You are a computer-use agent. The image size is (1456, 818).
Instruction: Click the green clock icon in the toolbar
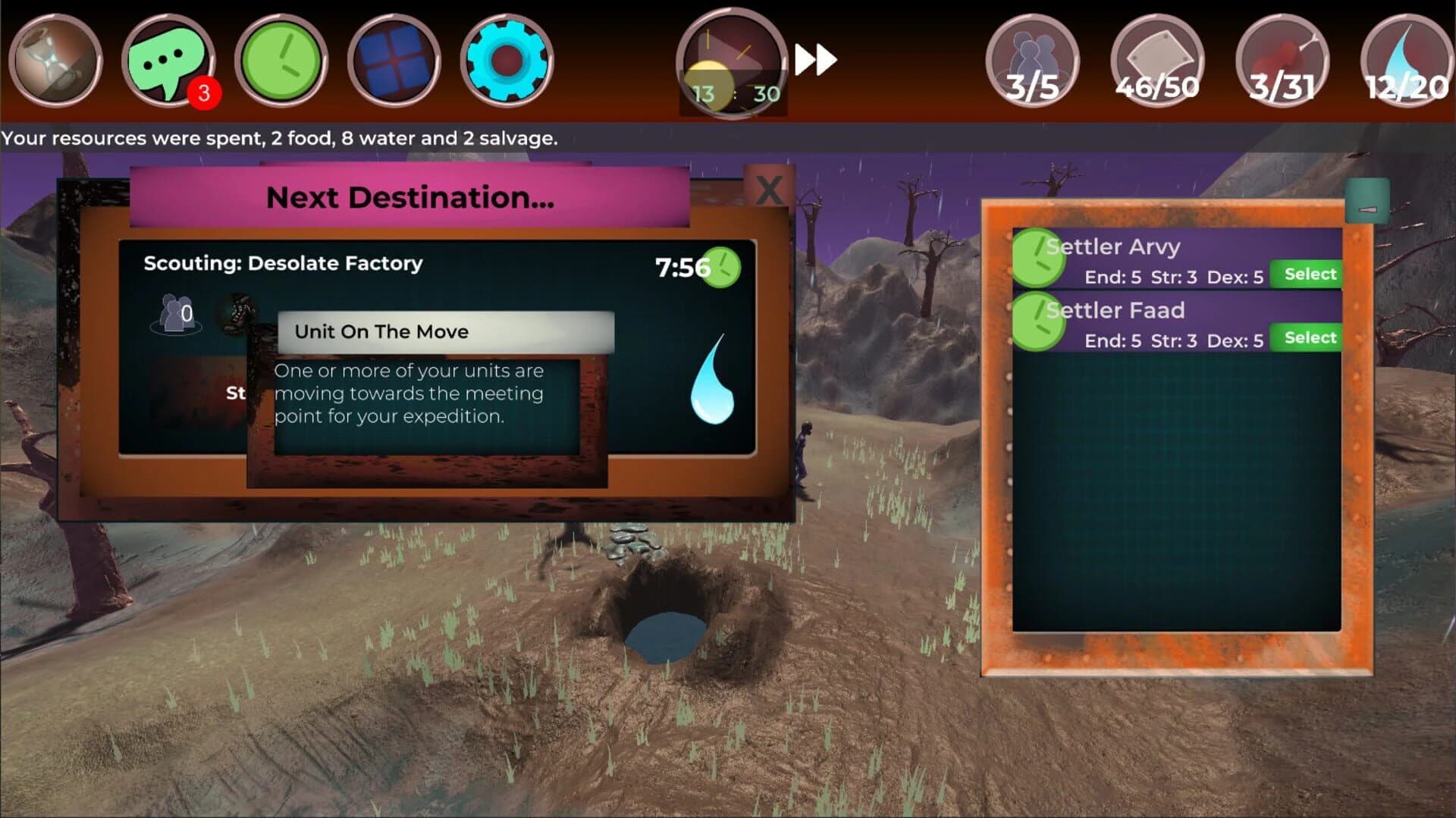(280, 62)
